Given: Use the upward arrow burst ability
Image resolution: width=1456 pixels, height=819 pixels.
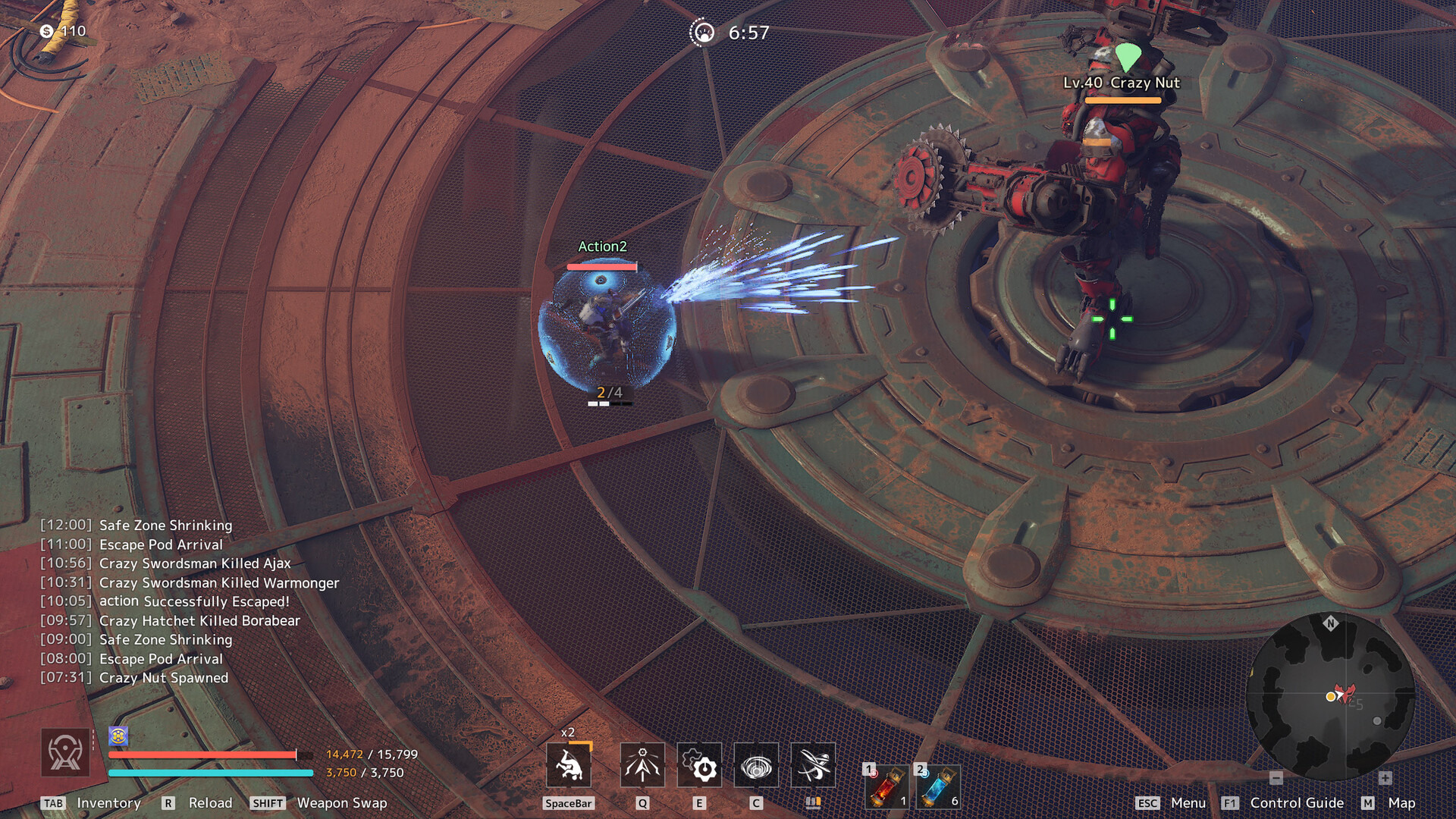Looking at the screenshot, I should tap(642, 766).
